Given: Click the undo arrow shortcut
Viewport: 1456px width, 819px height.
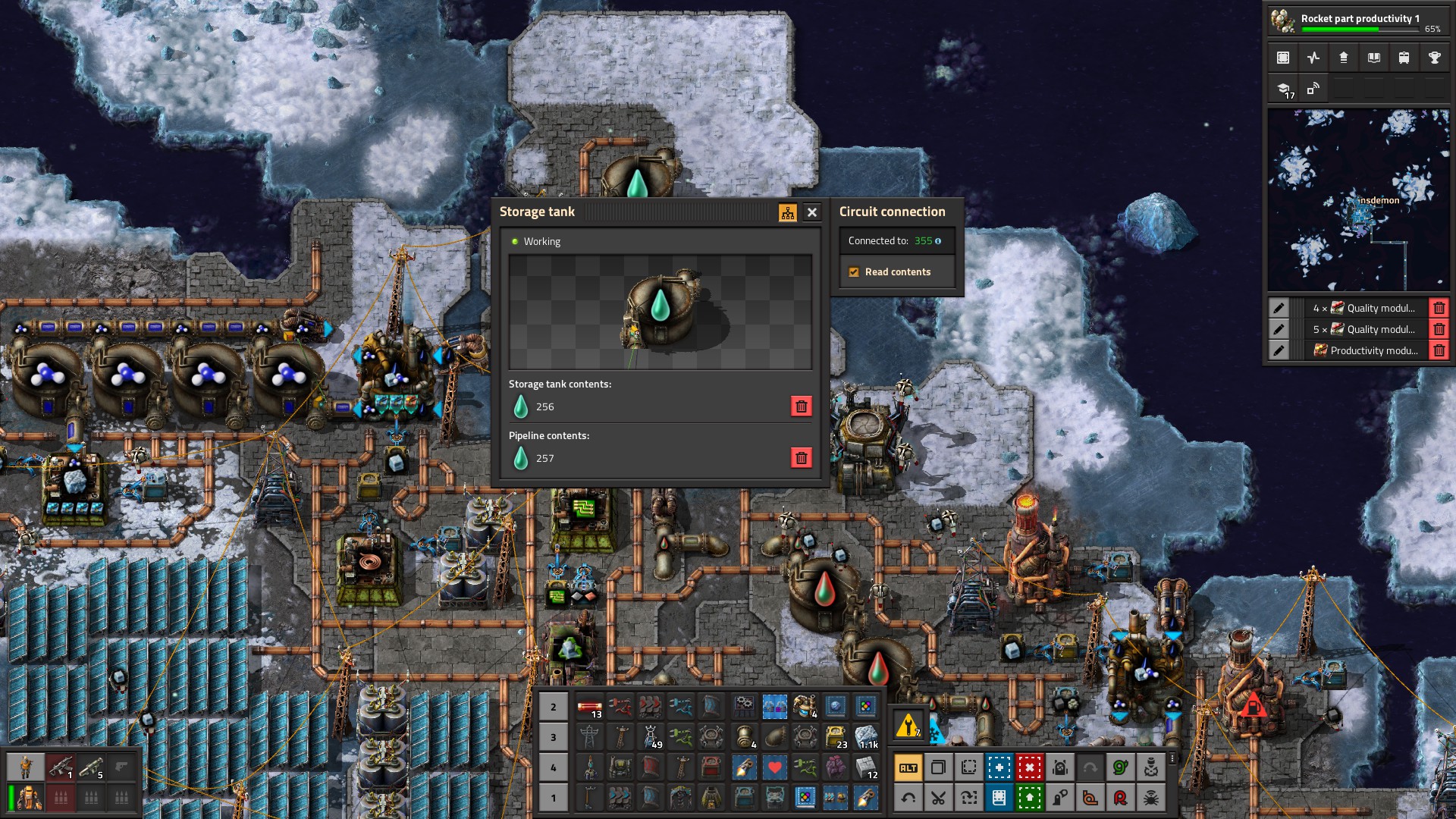Looking at the screenshot, I should (x=908, y=797).
